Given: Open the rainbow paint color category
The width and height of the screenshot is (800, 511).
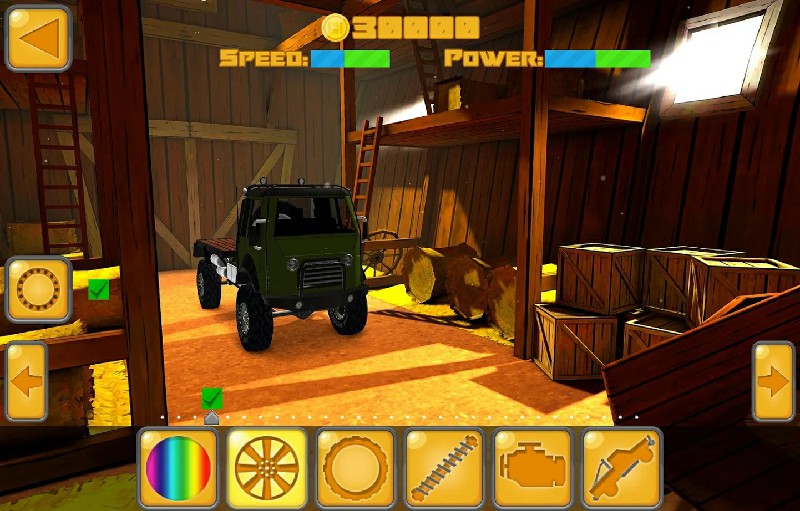Looking at the screenshot, I should (178, 467).
